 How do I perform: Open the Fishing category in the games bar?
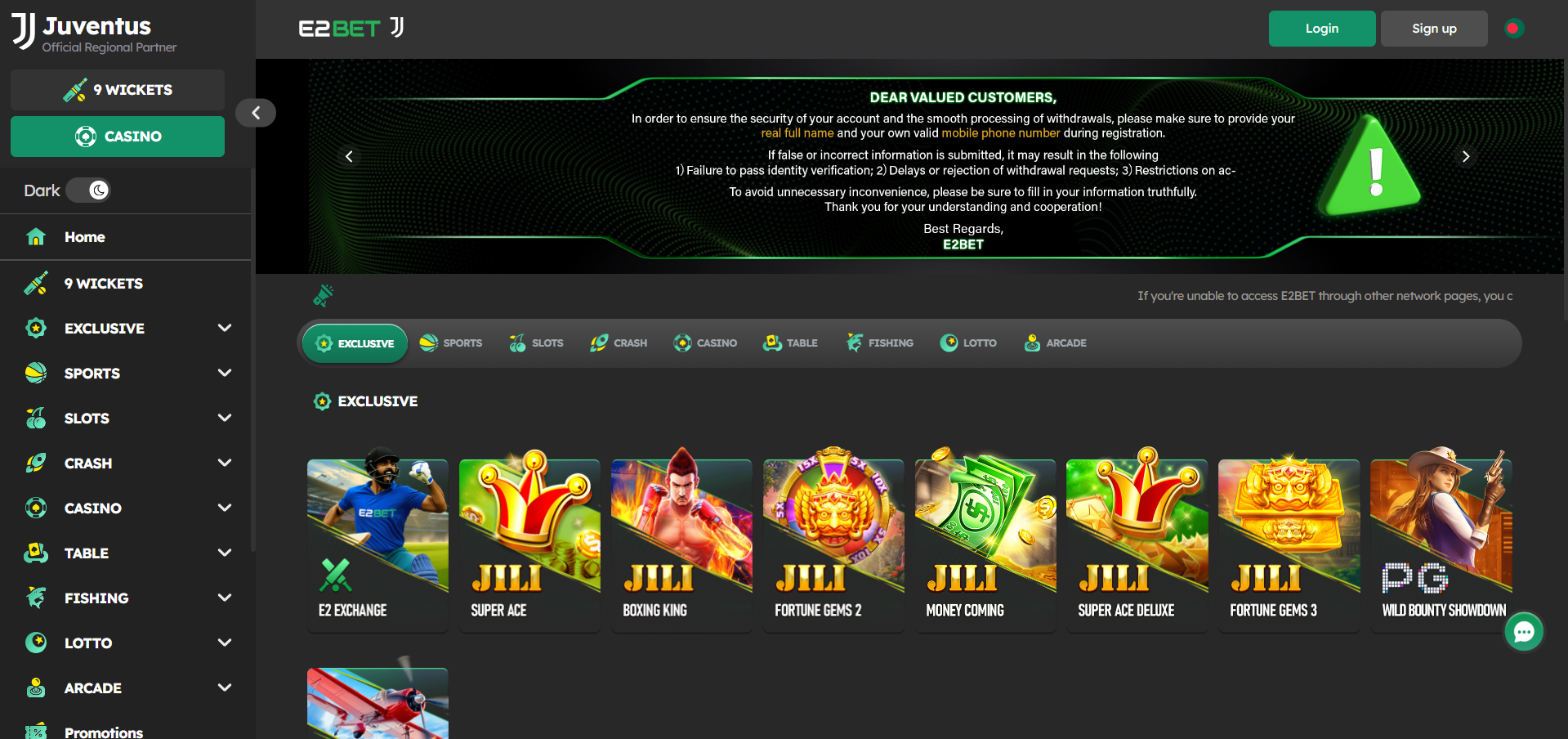855,343
